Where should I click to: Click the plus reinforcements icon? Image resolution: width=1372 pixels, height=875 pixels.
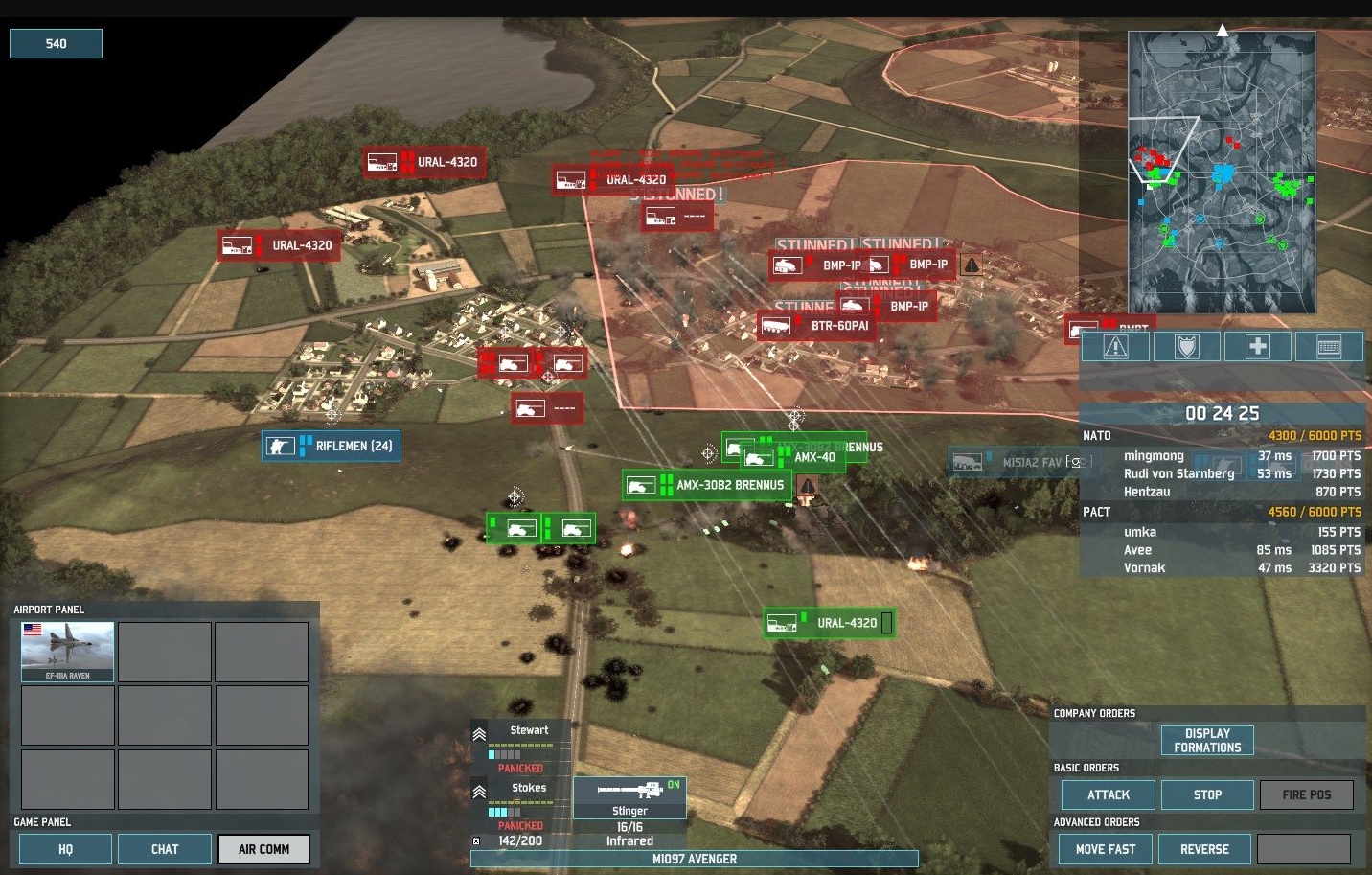(x=1257, y=346)
